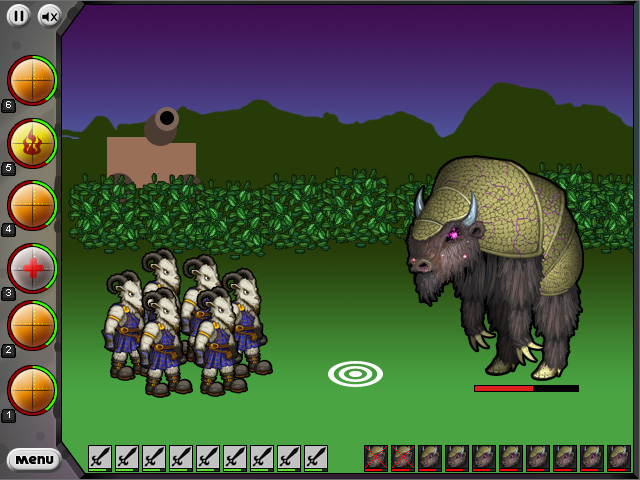Viewport: 640px width, 480px height.
Task: Use the orange orb numbered 1
Action: click(x=32, y=390)
